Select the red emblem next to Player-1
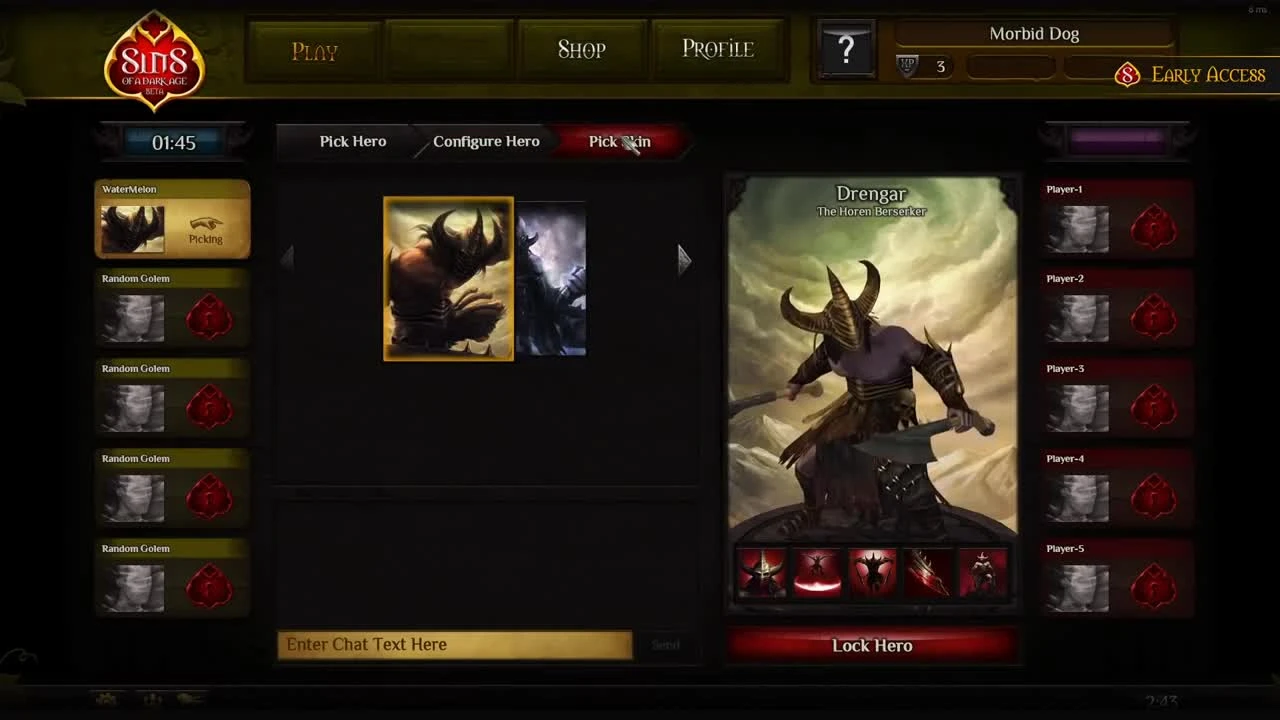 pos(1154,228)
